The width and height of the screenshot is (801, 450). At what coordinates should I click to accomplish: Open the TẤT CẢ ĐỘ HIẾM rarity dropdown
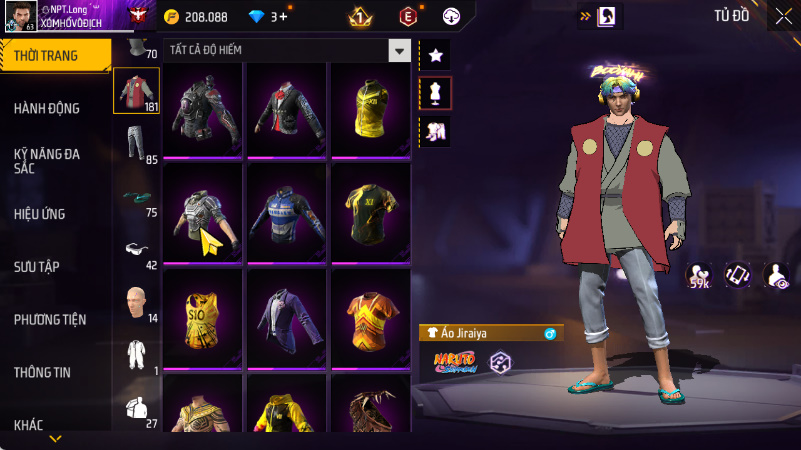pyautogui.click(x=399, y=50)
